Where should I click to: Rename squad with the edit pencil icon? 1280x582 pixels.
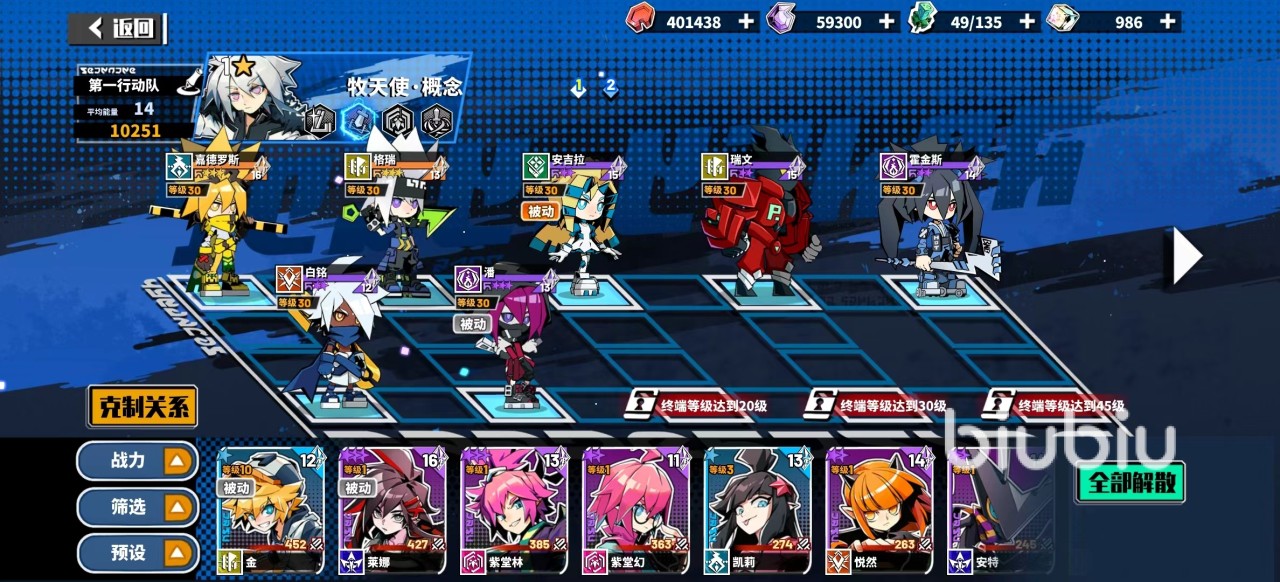pos(185,86)
